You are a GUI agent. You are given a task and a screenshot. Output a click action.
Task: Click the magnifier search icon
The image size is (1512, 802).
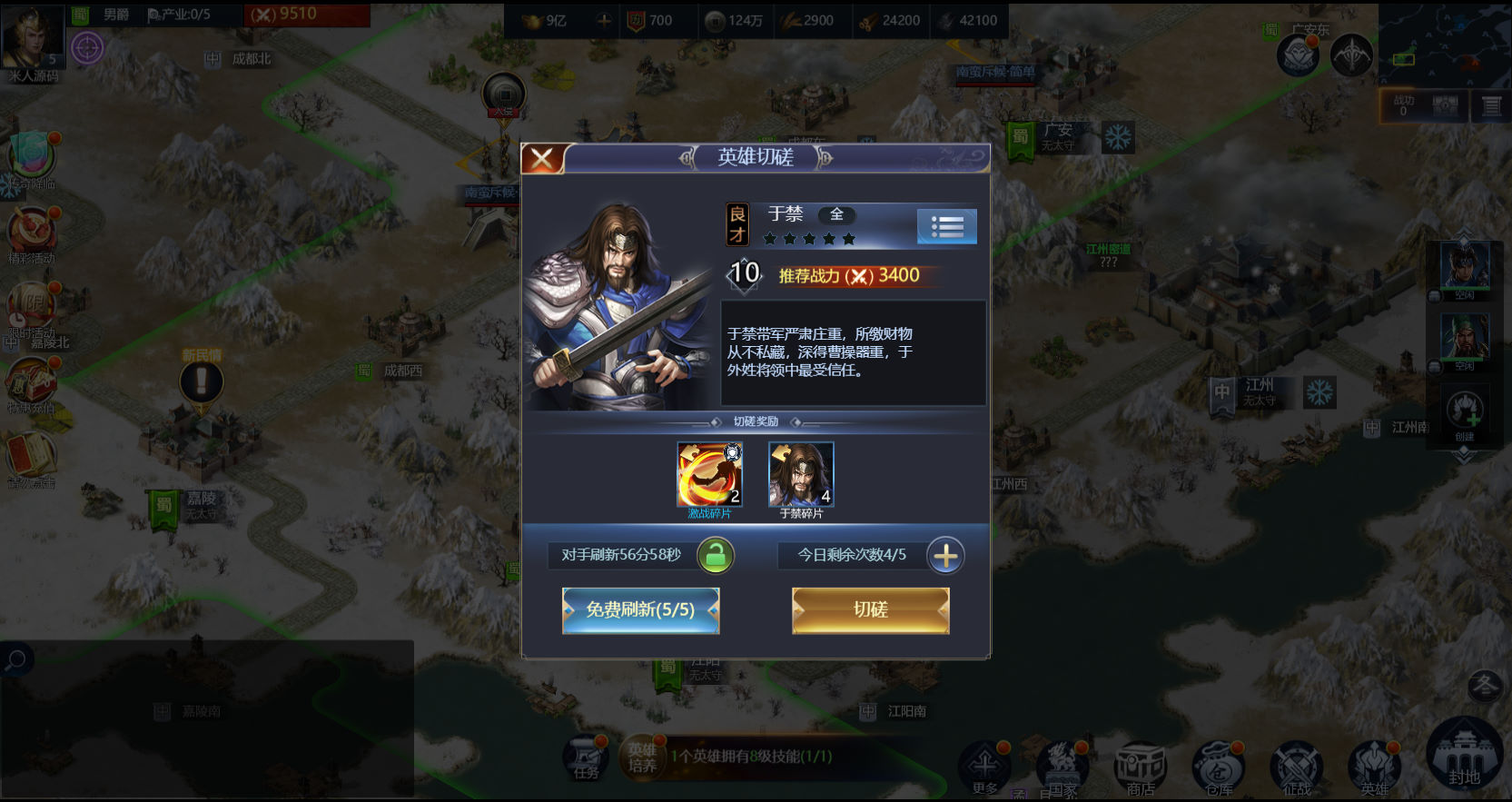tap(15, 660)
